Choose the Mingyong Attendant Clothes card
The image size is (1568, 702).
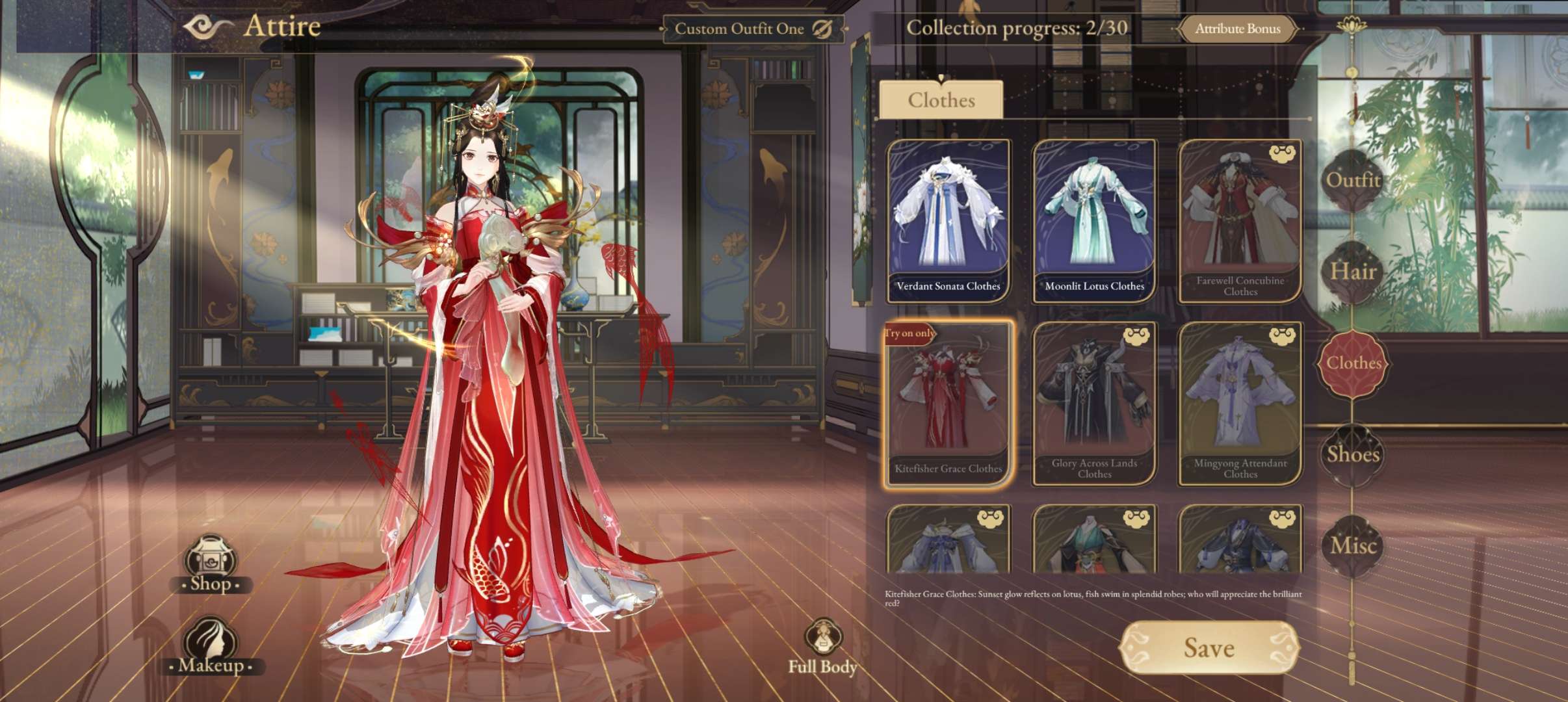pyautogui.click(x=1240, y=404)
